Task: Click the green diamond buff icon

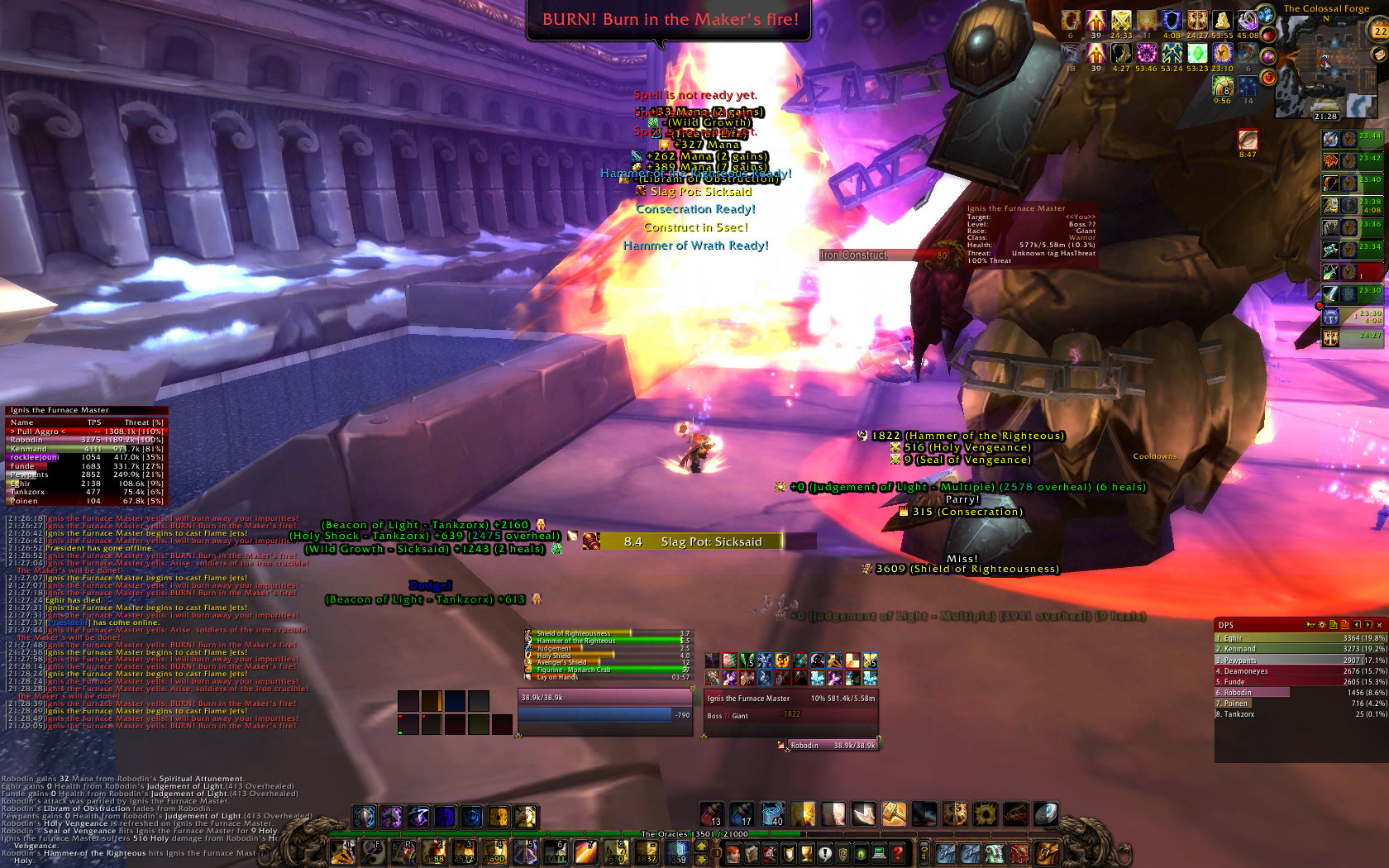Action: 1197,53
